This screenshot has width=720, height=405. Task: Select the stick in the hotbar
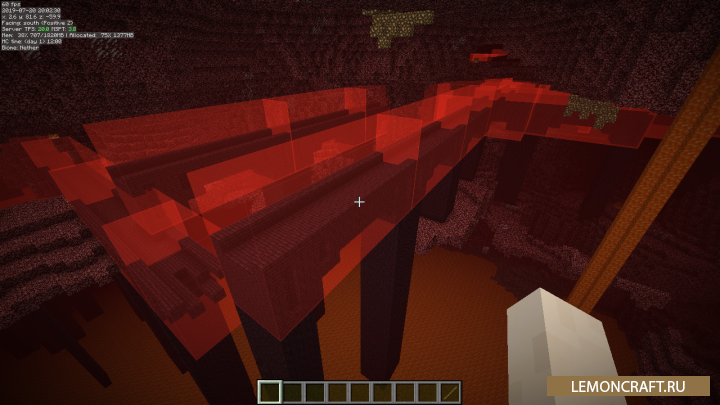pyautogui.click(x=450, y=392)
